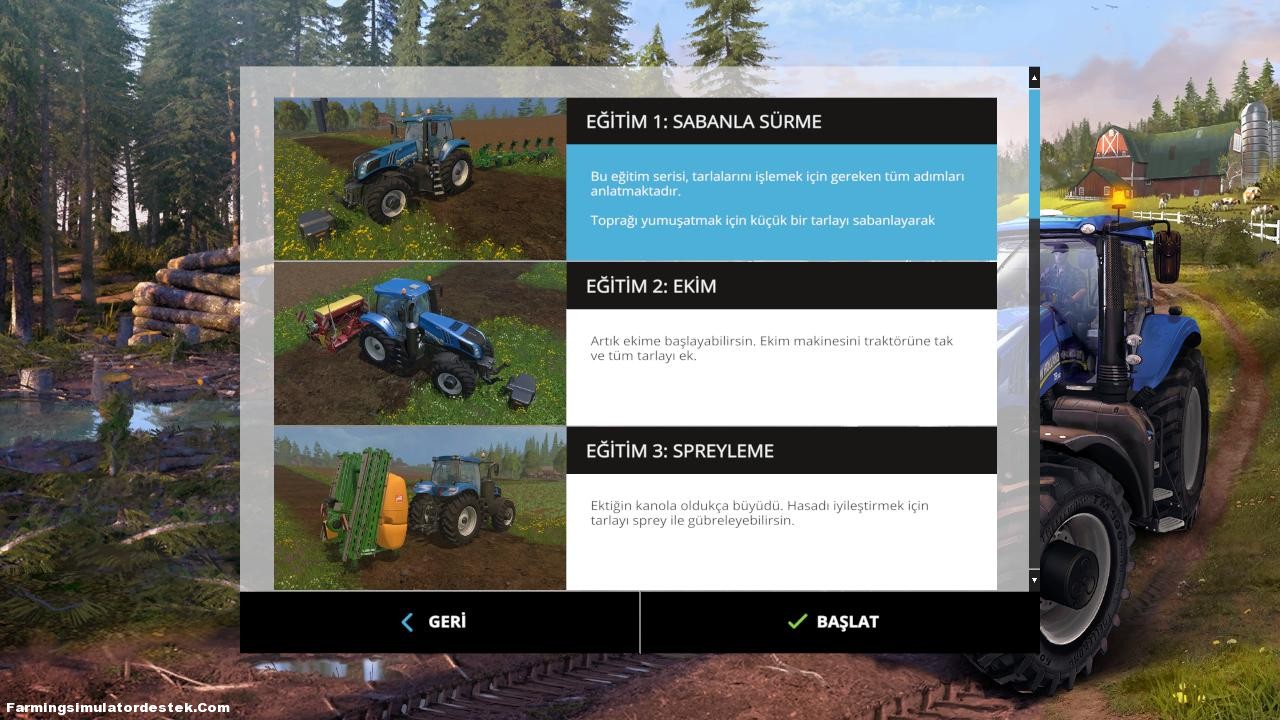Click the EĞİTİM 2: EKİM title bar
This screenshot has height=720, width=1280.
(x=781, y=285)
